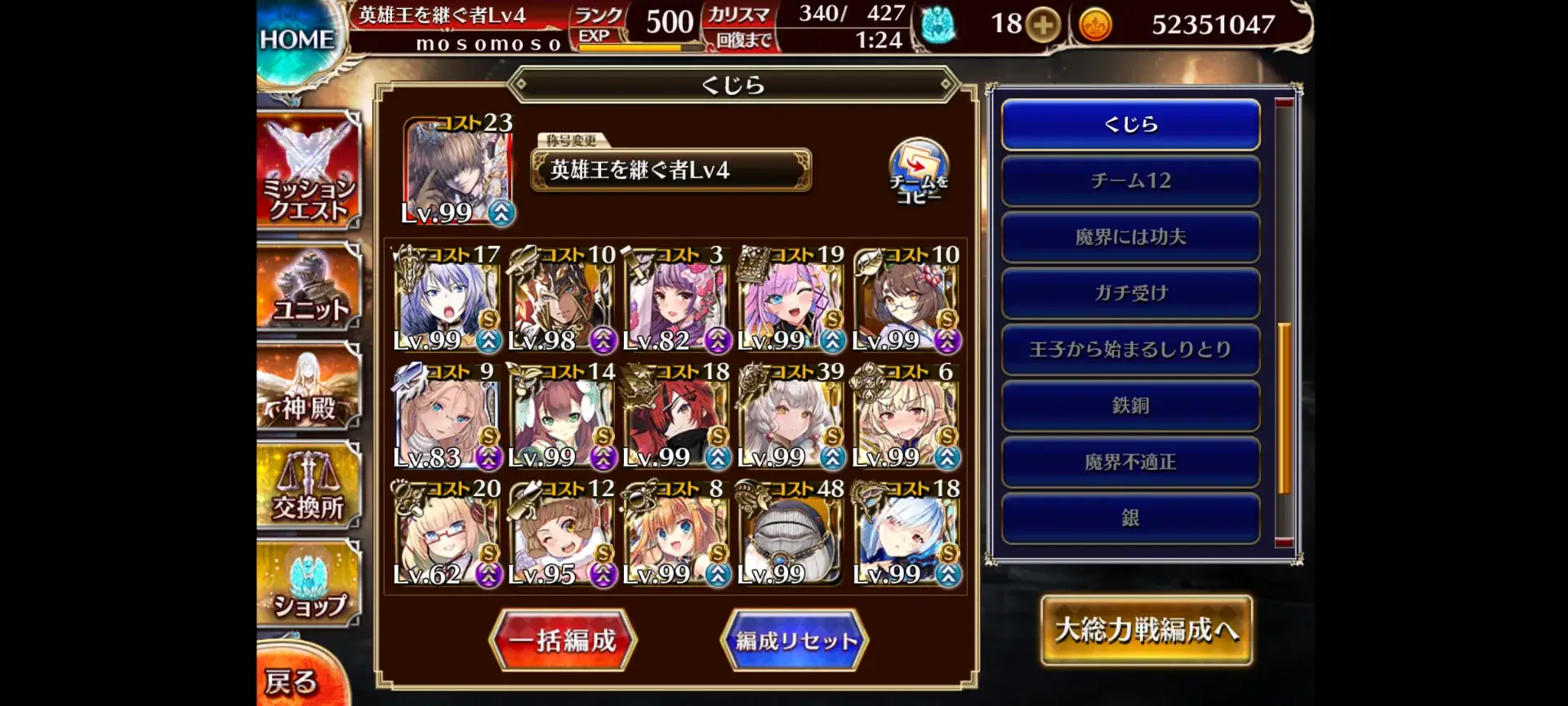Click the yellow EXP progress bar
1568x706 pixels.
coord(629,49)
